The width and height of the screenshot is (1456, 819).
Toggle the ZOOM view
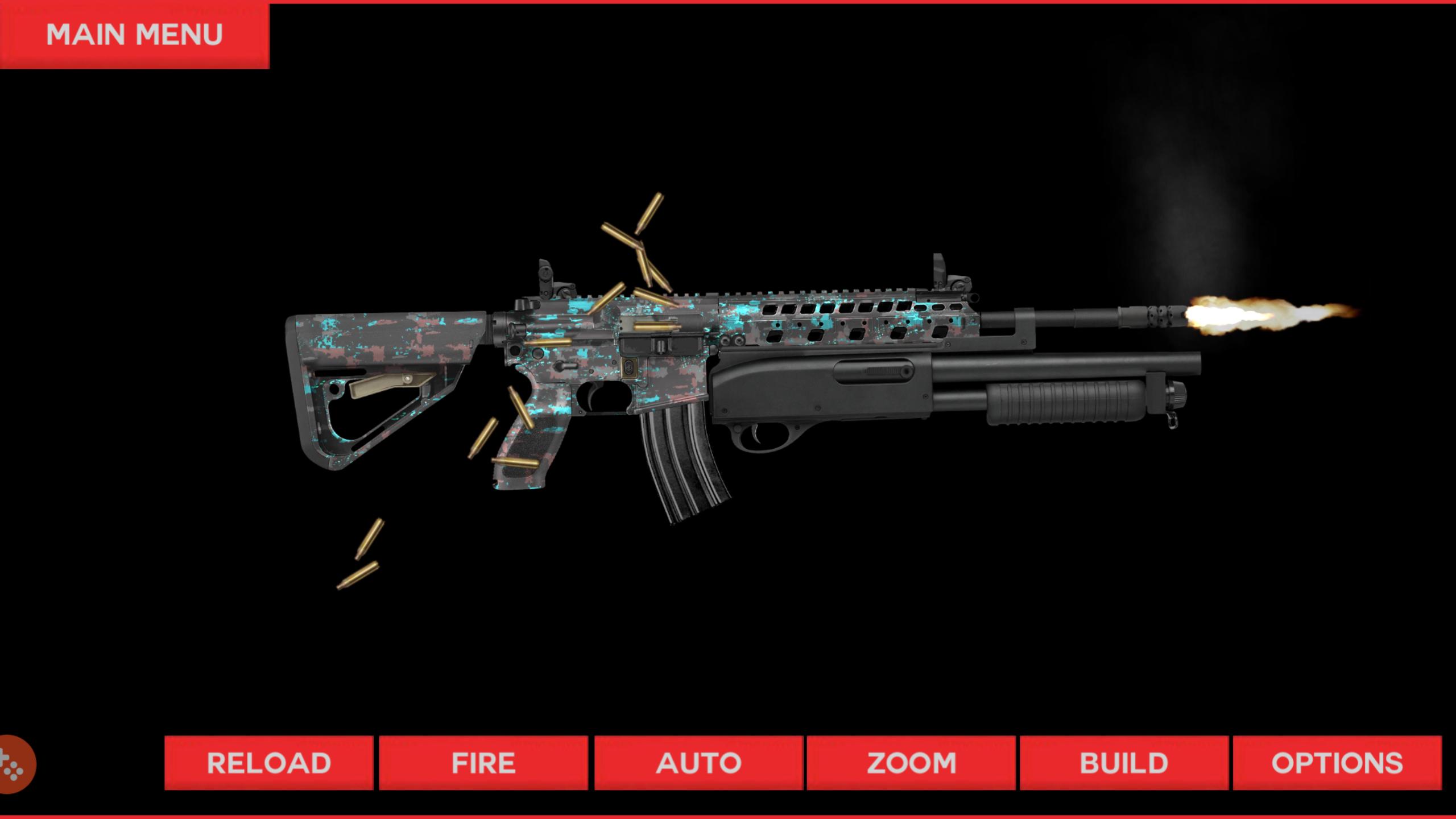tap(913, 763)
